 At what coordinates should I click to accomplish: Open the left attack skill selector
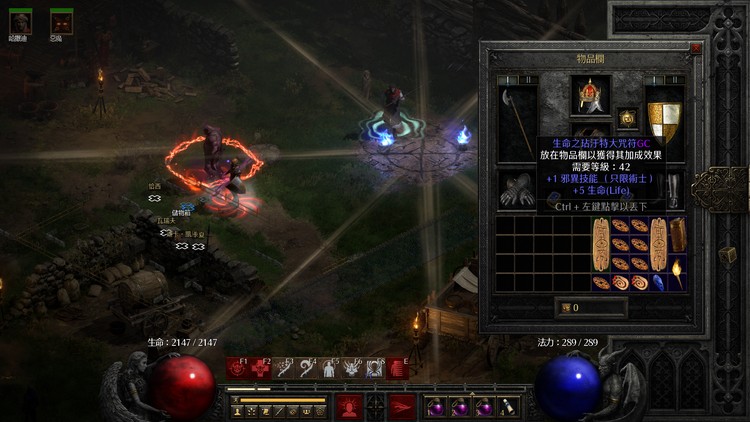point(348,406)
